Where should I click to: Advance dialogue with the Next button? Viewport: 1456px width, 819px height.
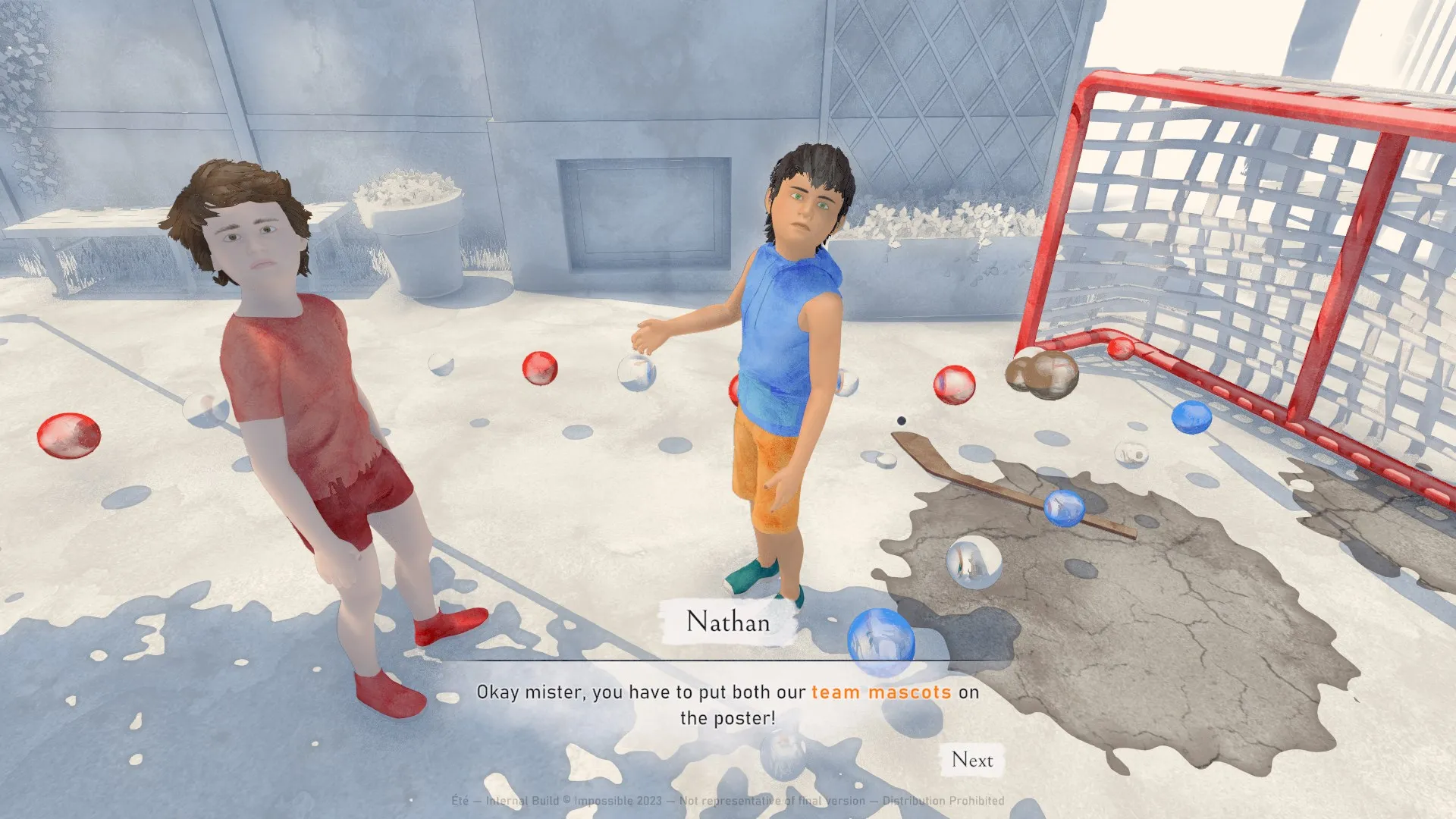pyautogui.click(x=972, y=760)
